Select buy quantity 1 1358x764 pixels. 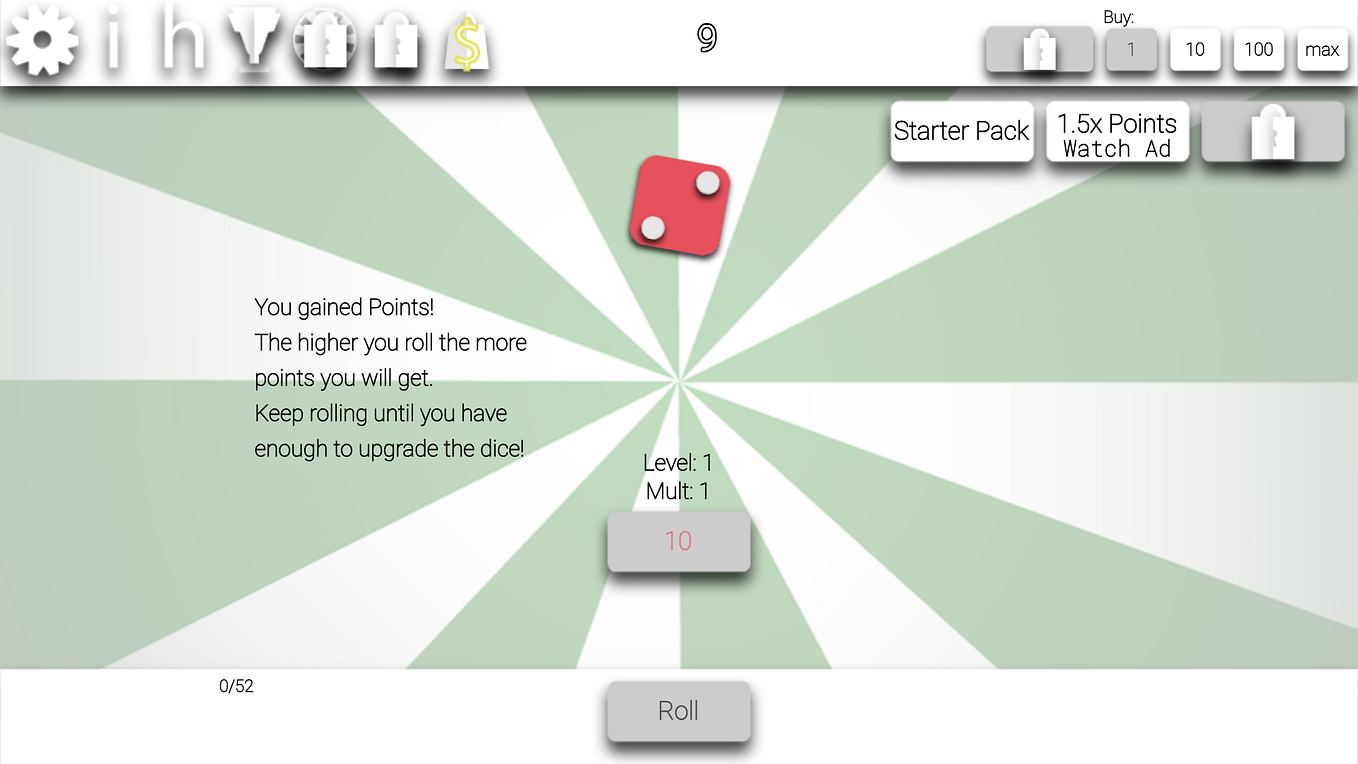coord(1131,48)
